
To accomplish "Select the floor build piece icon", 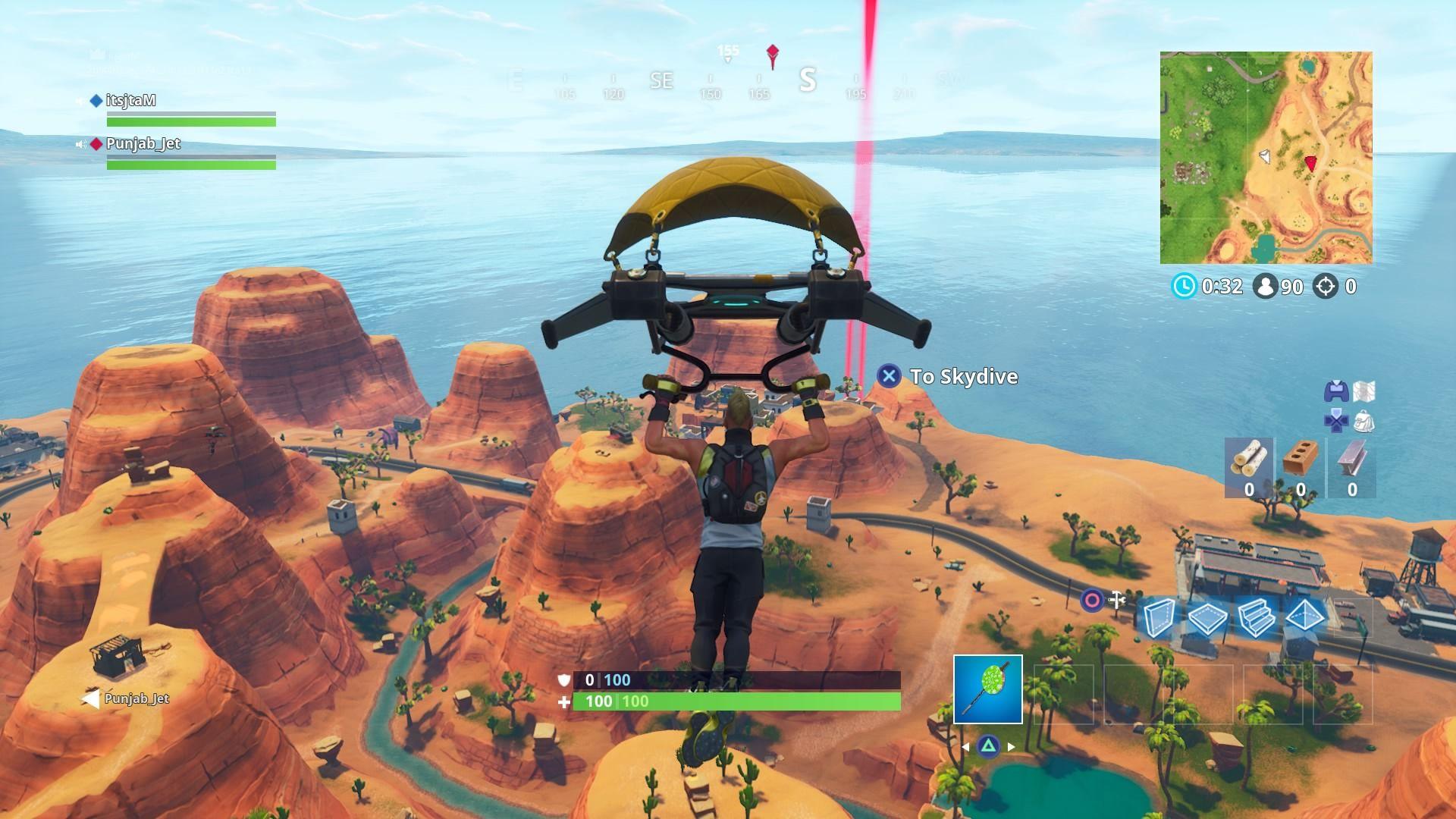I will [x=1207, y=618].
